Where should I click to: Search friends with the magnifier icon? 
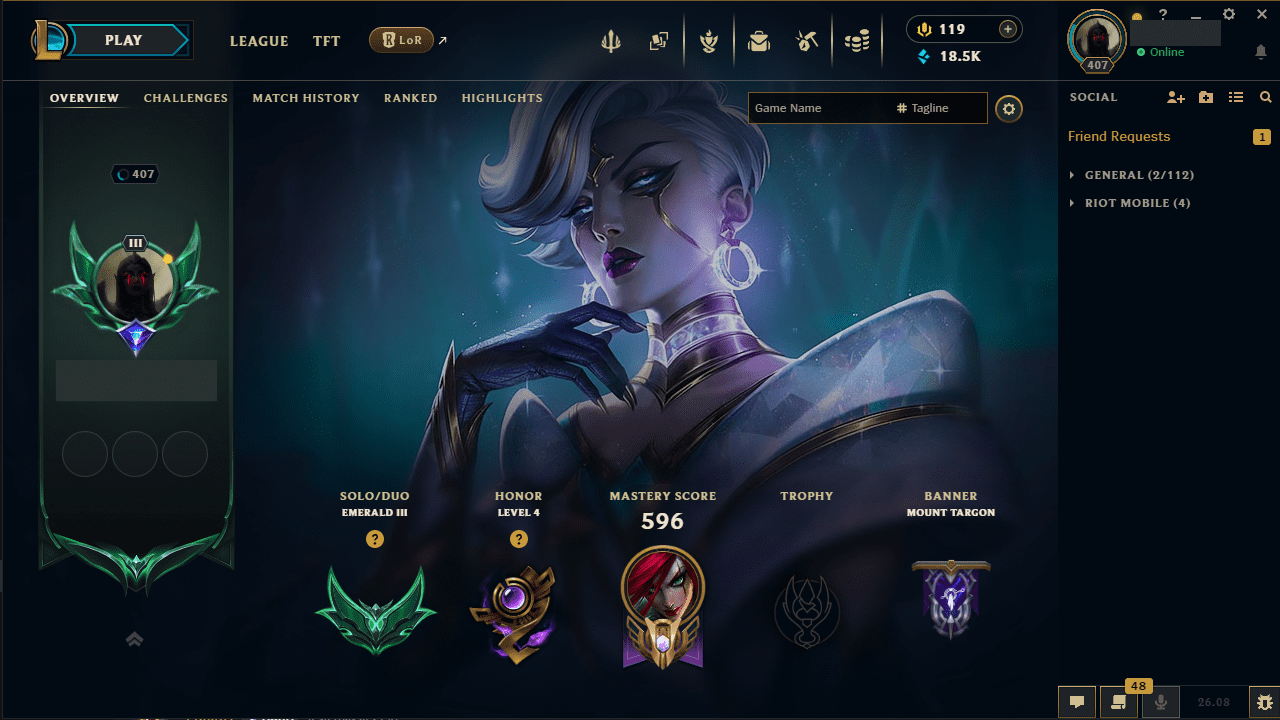tap(1265, 97)
